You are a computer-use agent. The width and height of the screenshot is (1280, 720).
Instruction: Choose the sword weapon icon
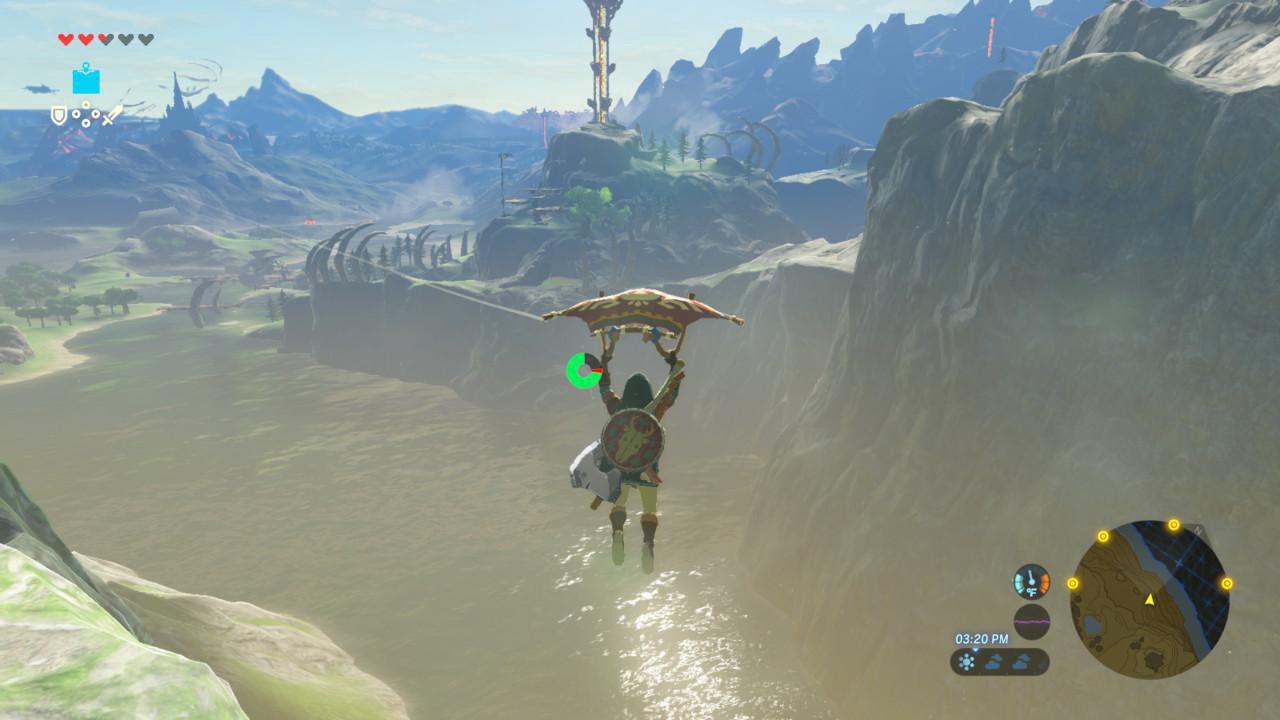tap(113, 116)
